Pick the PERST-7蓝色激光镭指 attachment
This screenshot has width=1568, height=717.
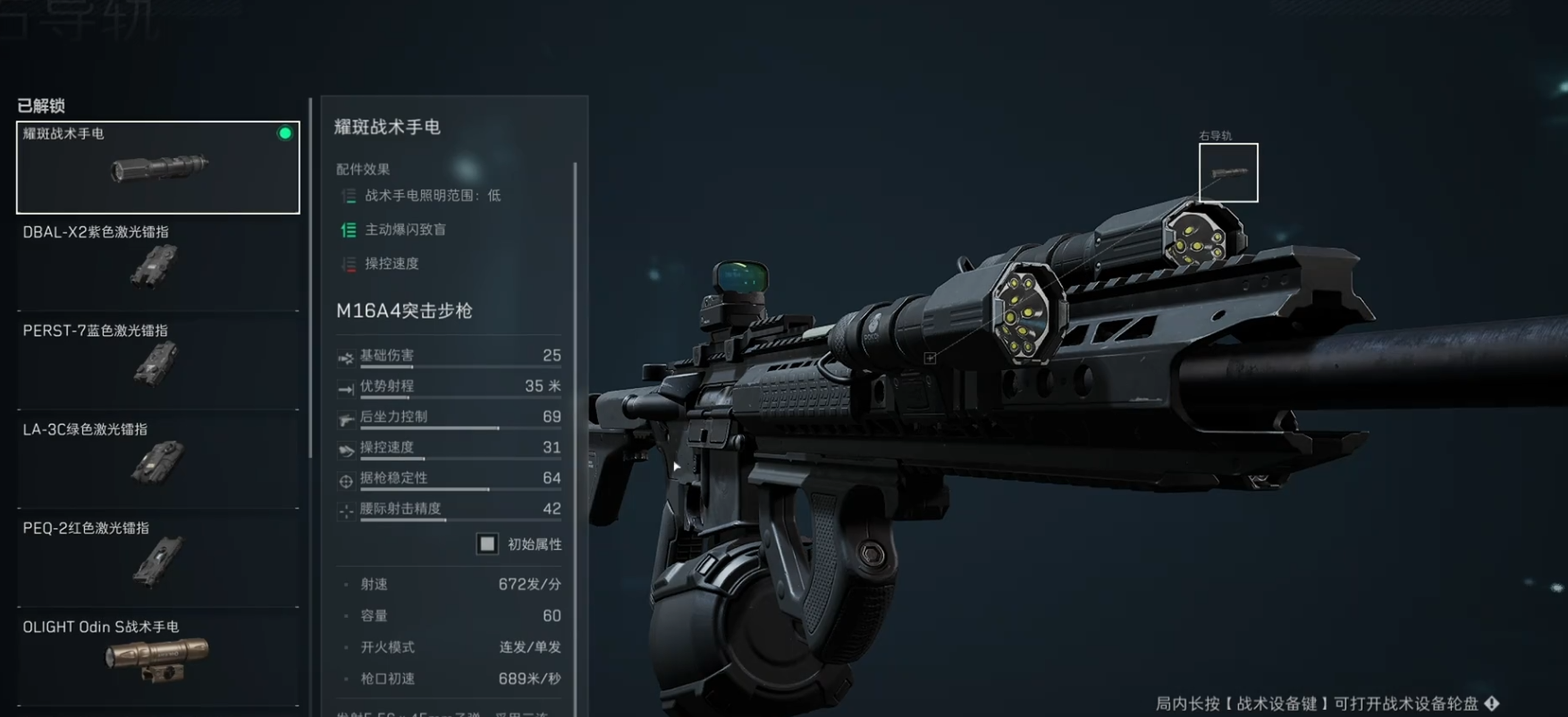[x=158, y=364]
